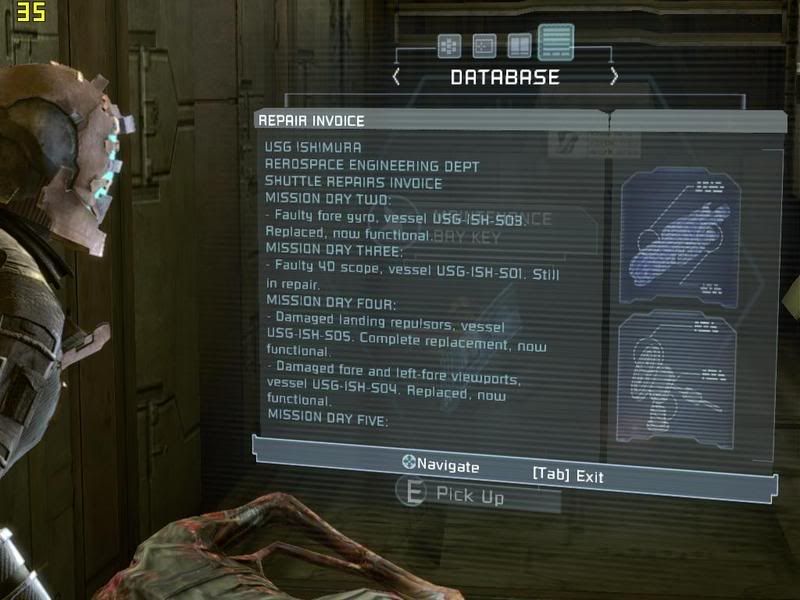Switch to the map tab icon
Image resolution: width=800 pixels, height=600 pixels.
pos(484,46)
